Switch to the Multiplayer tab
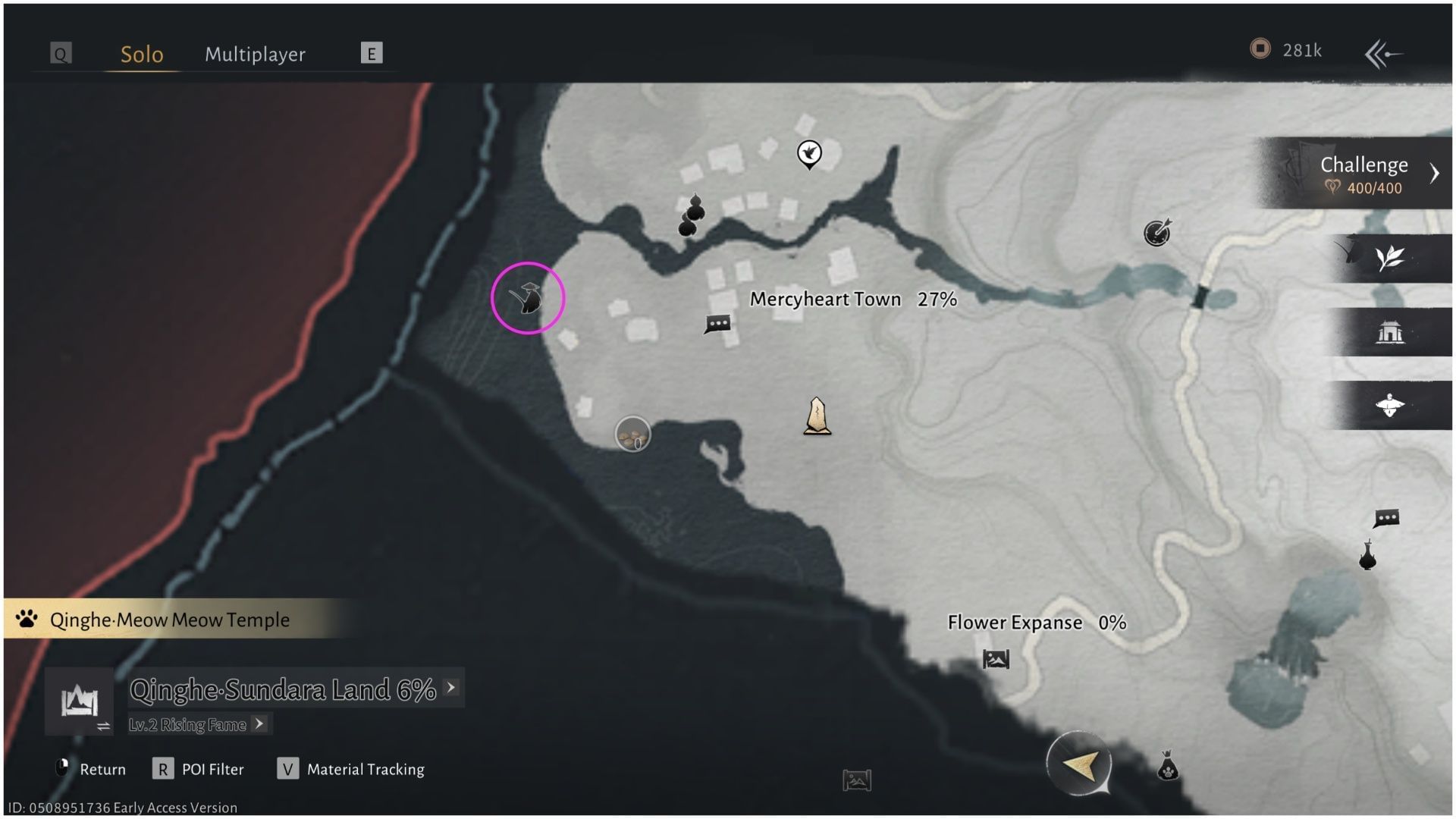This screenshot has width=1456, height=819. (x=254, y=54)
